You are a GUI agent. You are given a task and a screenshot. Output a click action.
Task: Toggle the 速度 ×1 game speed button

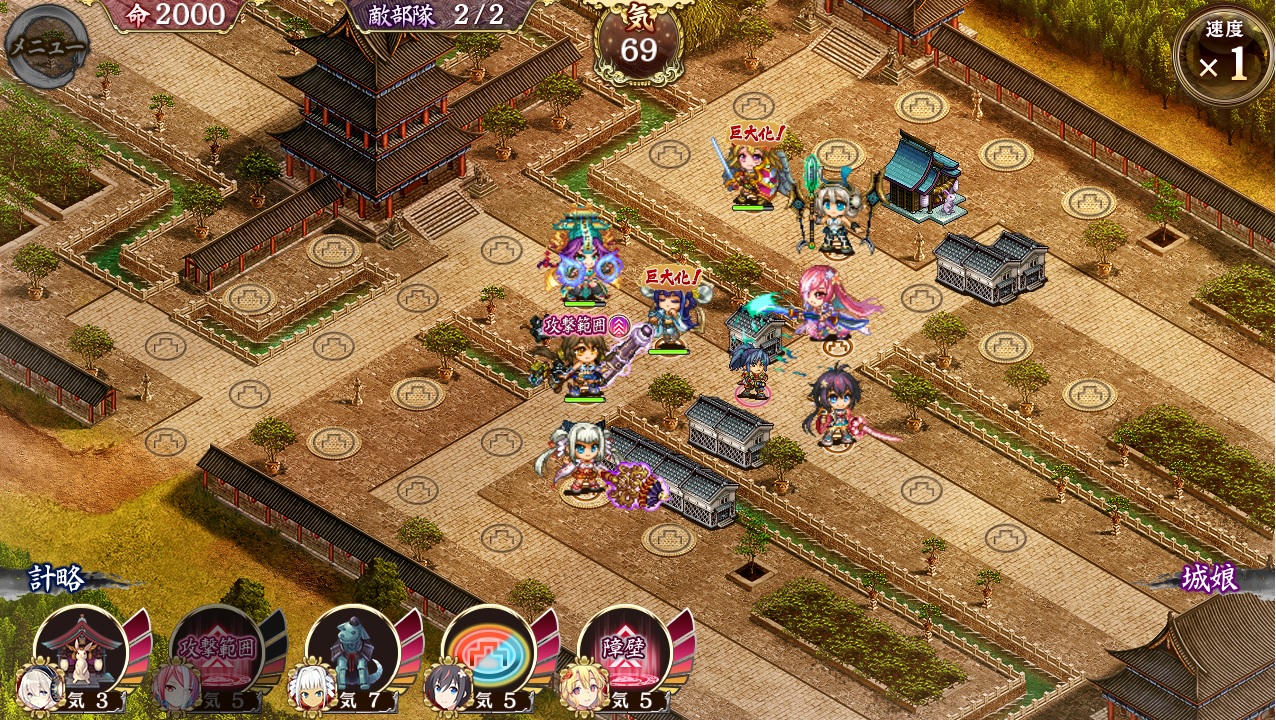click(1223, 56)
